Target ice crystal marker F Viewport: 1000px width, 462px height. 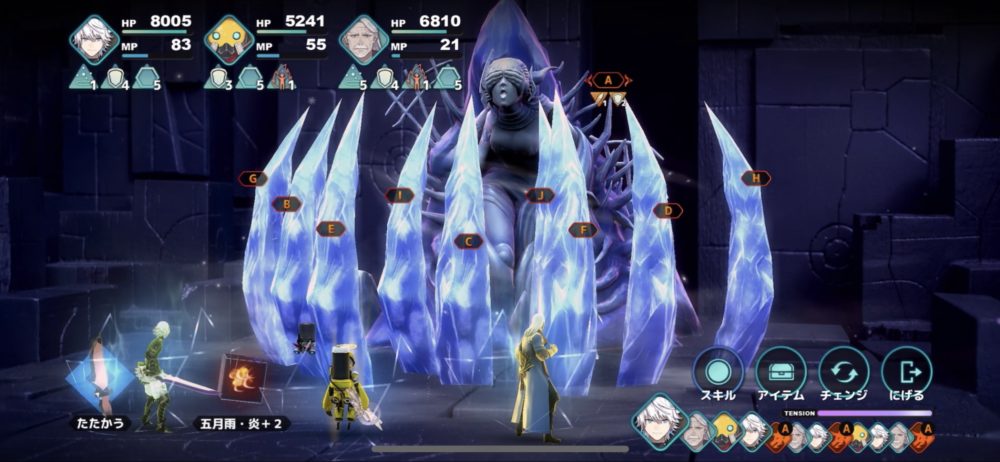(x=583, y=230)
